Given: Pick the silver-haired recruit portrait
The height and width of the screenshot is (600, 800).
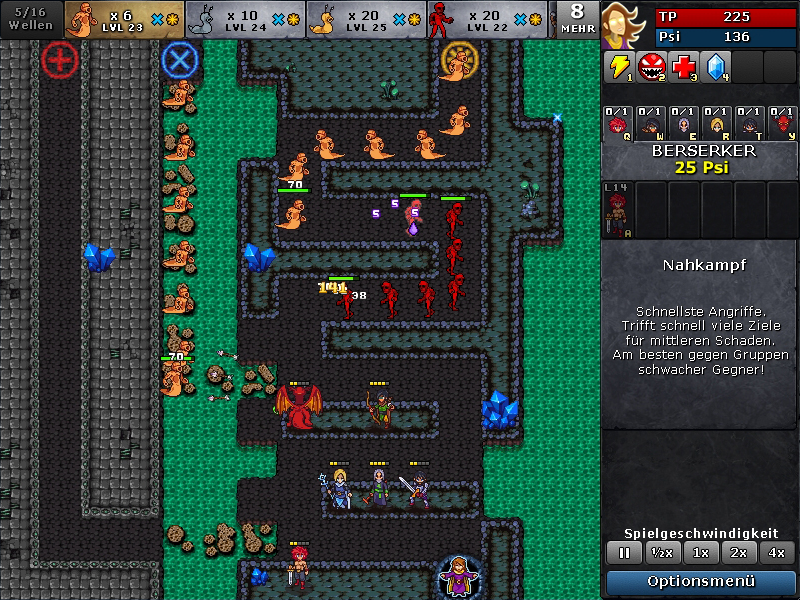Looking at the screenshot, I should tap(684, 123).
